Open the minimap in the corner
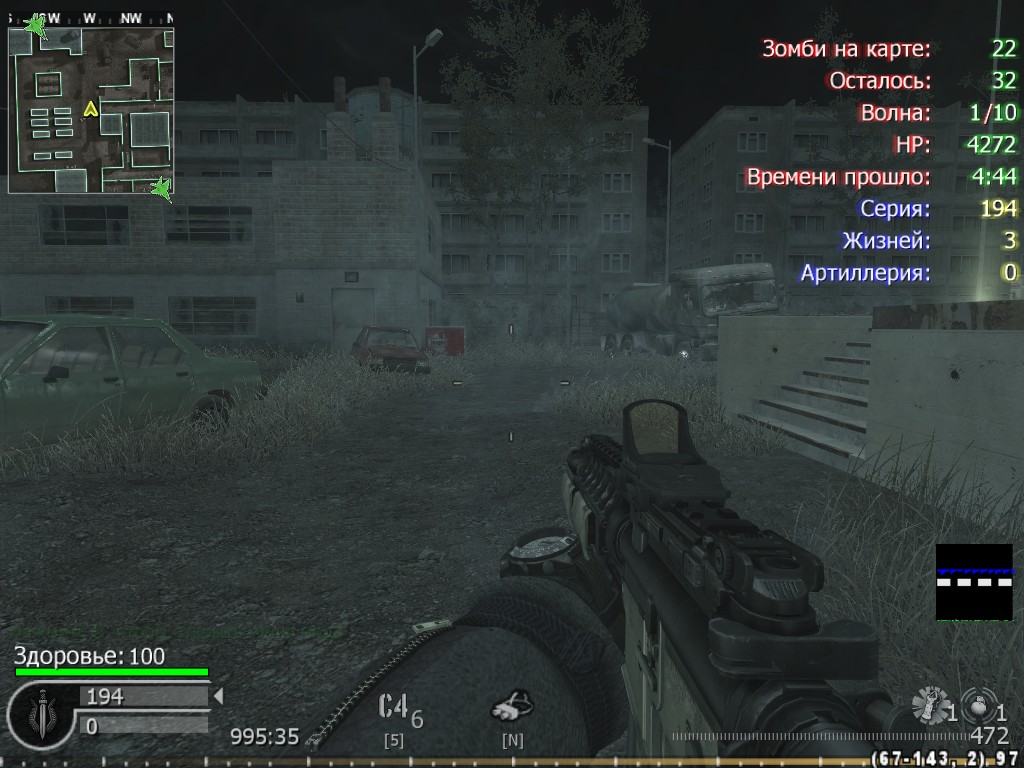 pyautogui.click(x=91, y=110)
